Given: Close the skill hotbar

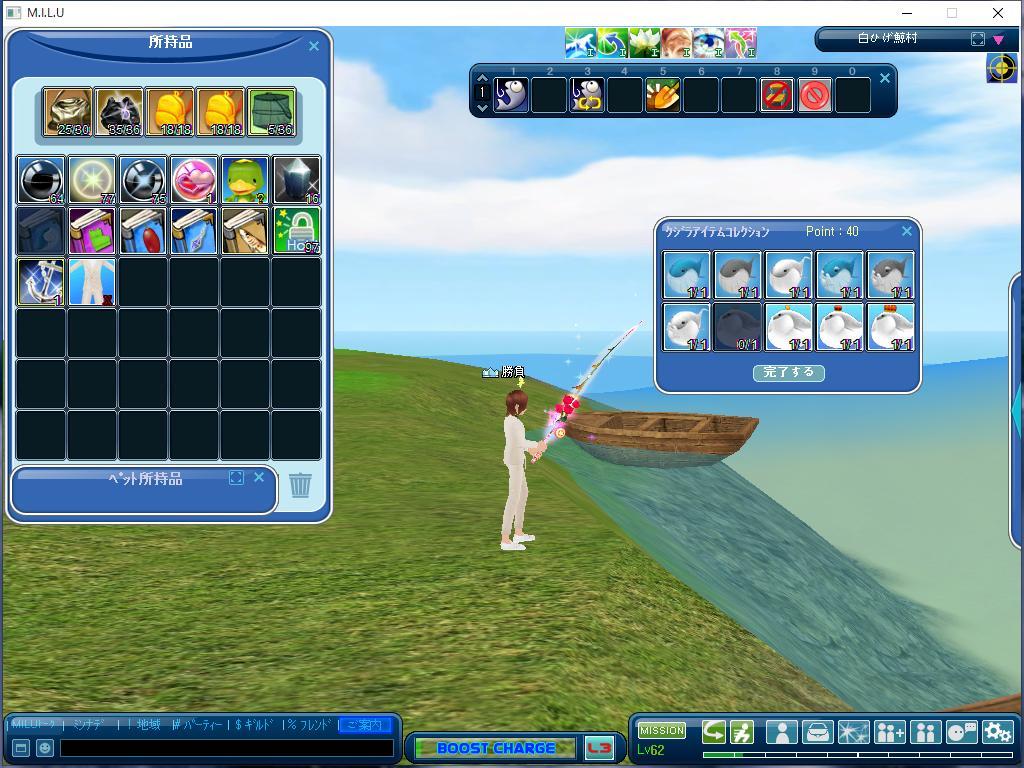Looking at the screenshot, I should 884,78.
